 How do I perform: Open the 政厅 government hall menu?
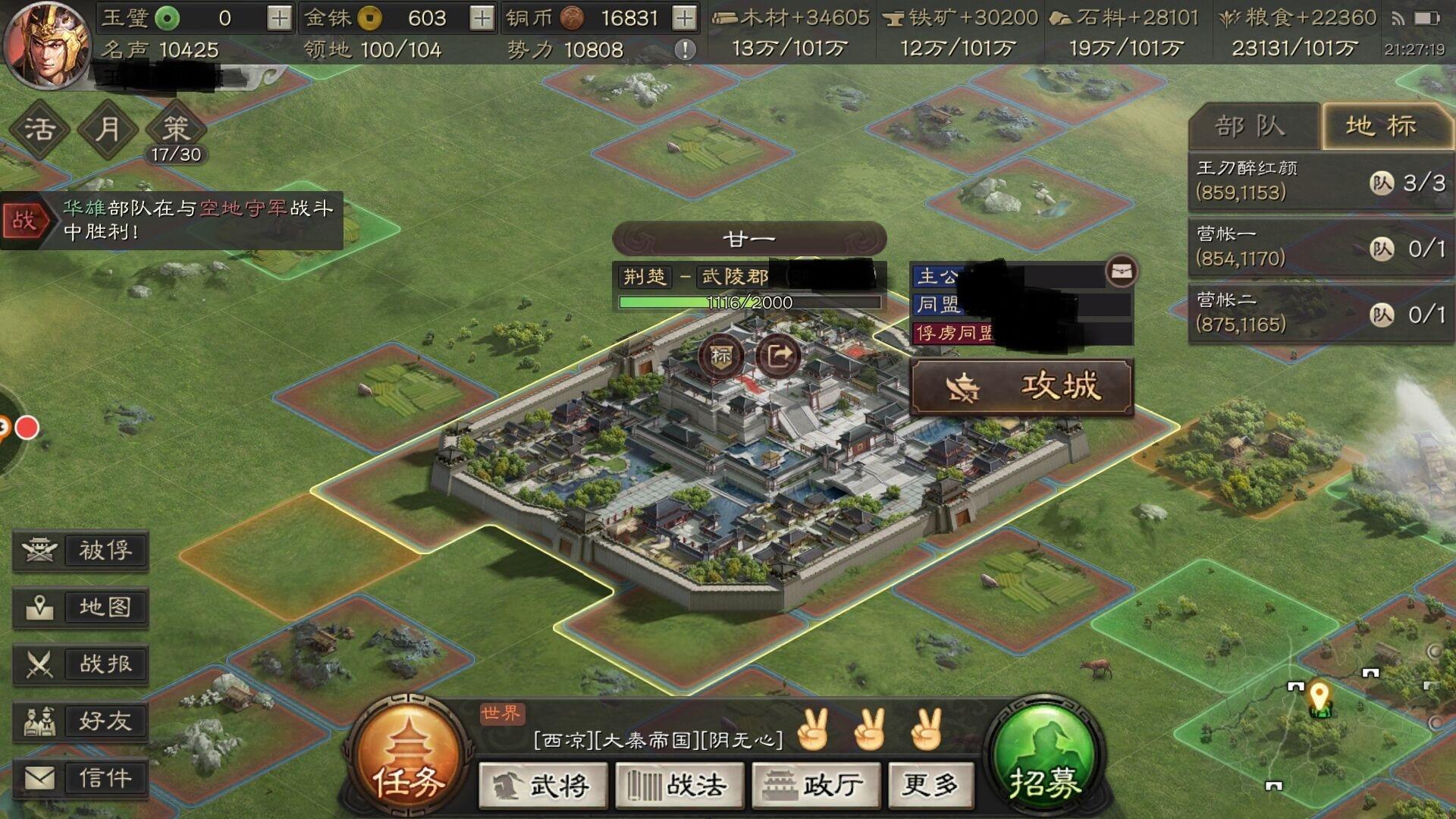[x=815, y=786]
